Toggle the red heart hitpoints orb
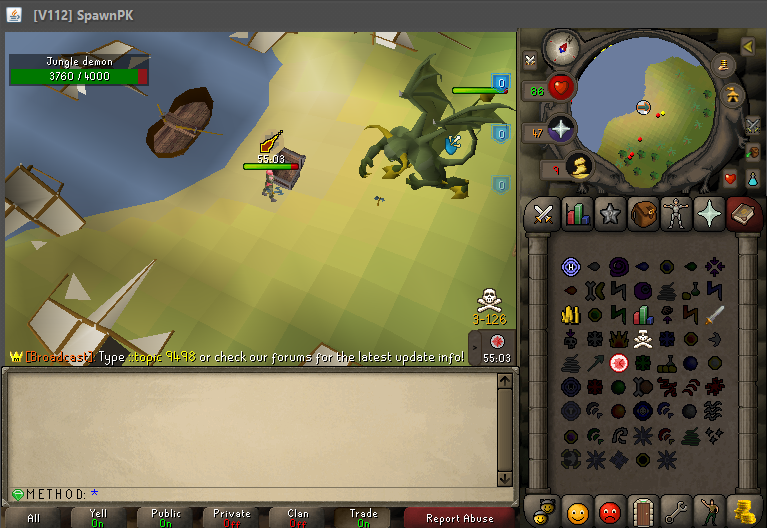The height and width of the screenshot is (528, 767). (561, 87)
